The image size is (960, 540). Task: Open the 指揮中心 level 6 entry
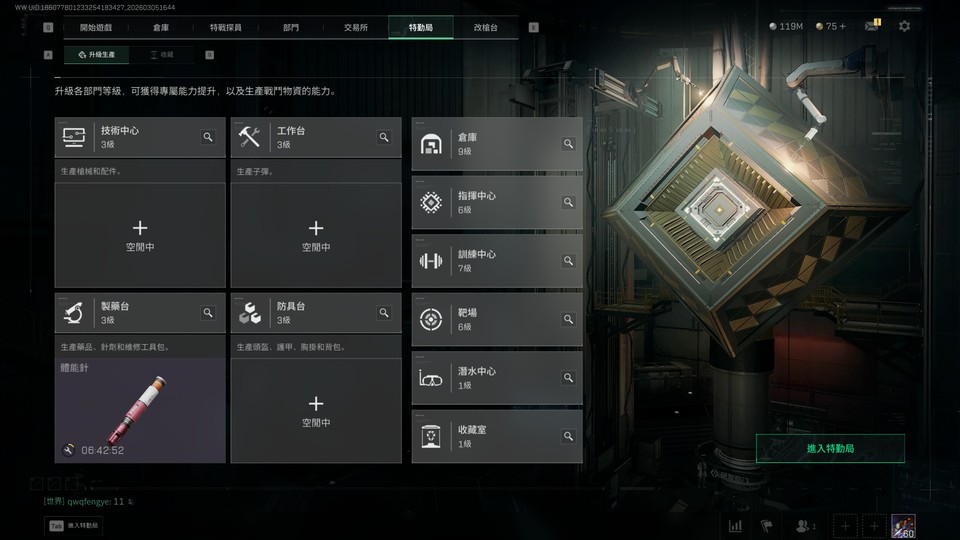pos(496,202)
